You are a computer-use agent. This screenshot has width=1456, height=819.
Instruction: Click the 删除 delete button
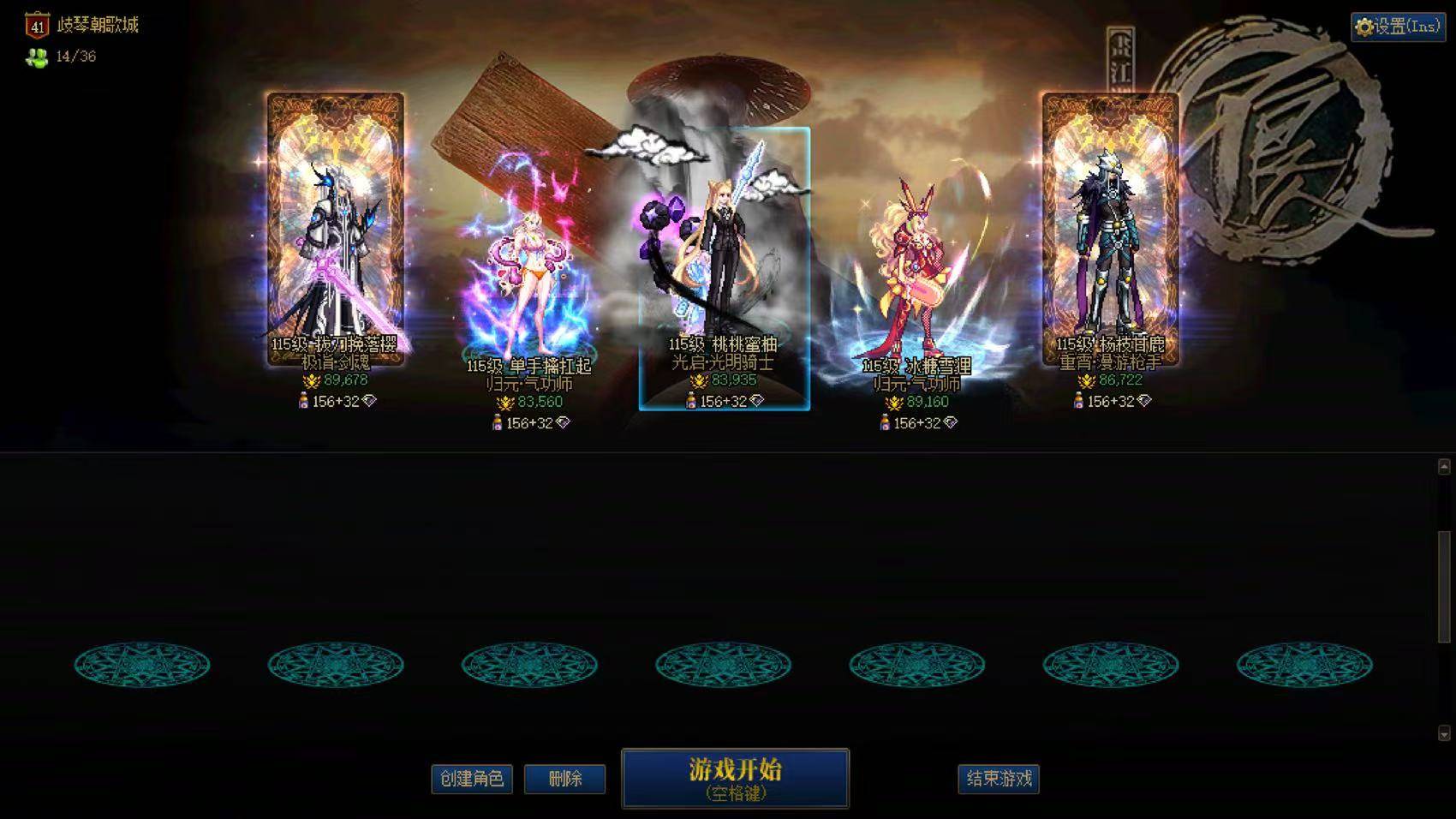click(566, 780)
